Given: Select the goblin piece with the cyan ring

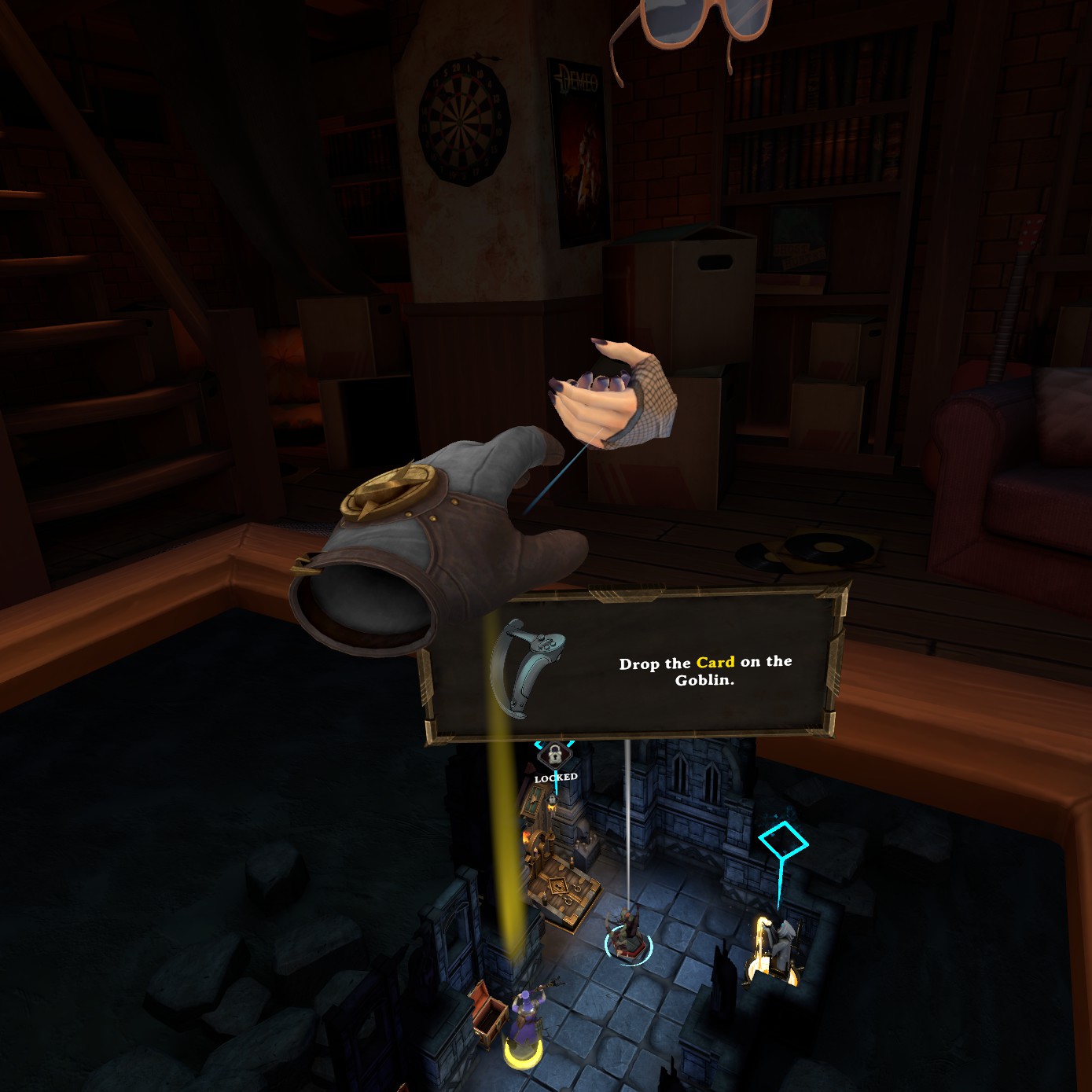Looking at the screenshot, I should tap(627, 936).
